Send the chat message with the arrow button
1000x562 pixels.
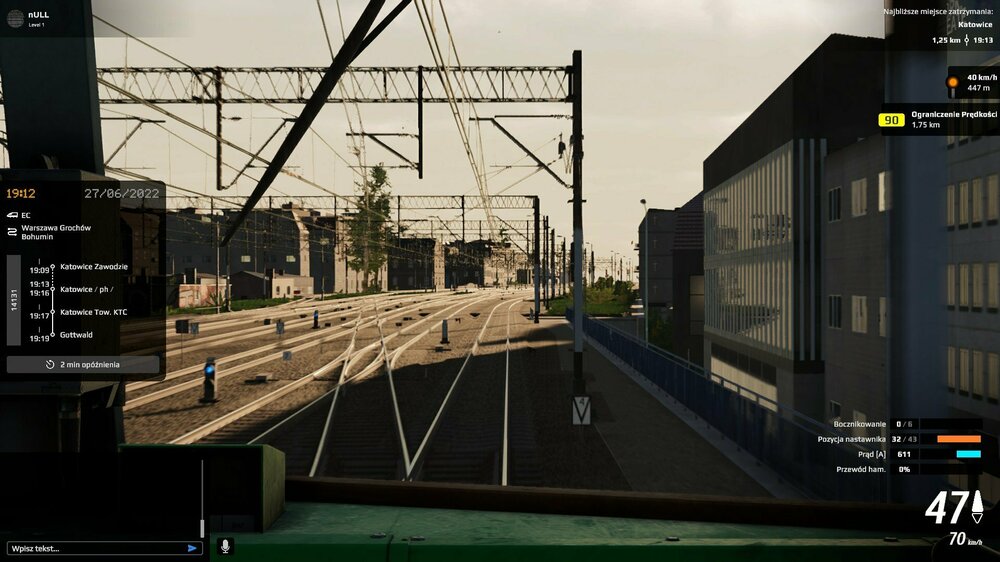192,548
